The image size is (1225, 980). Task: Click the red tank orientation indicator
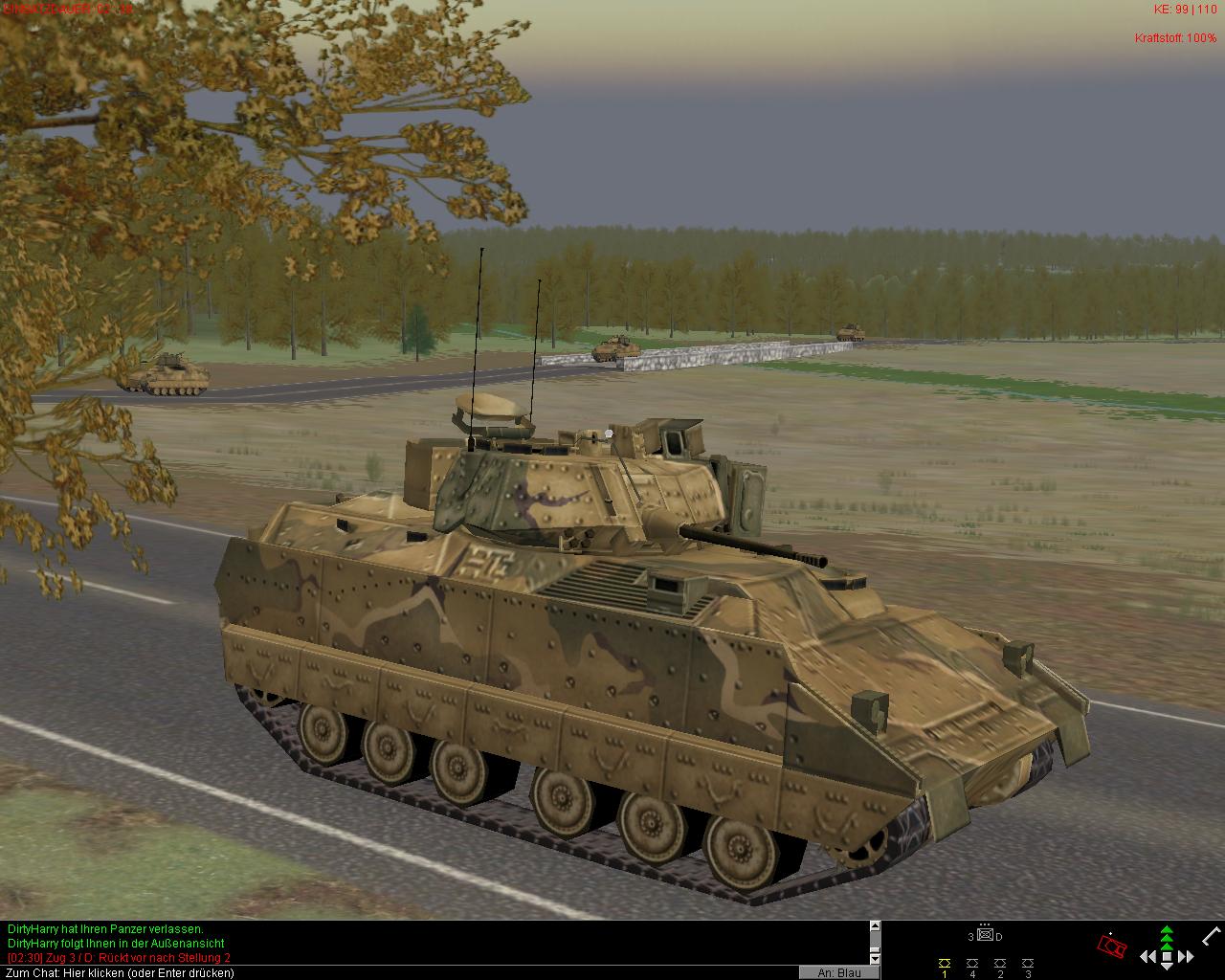click(x=1112, y=946)
